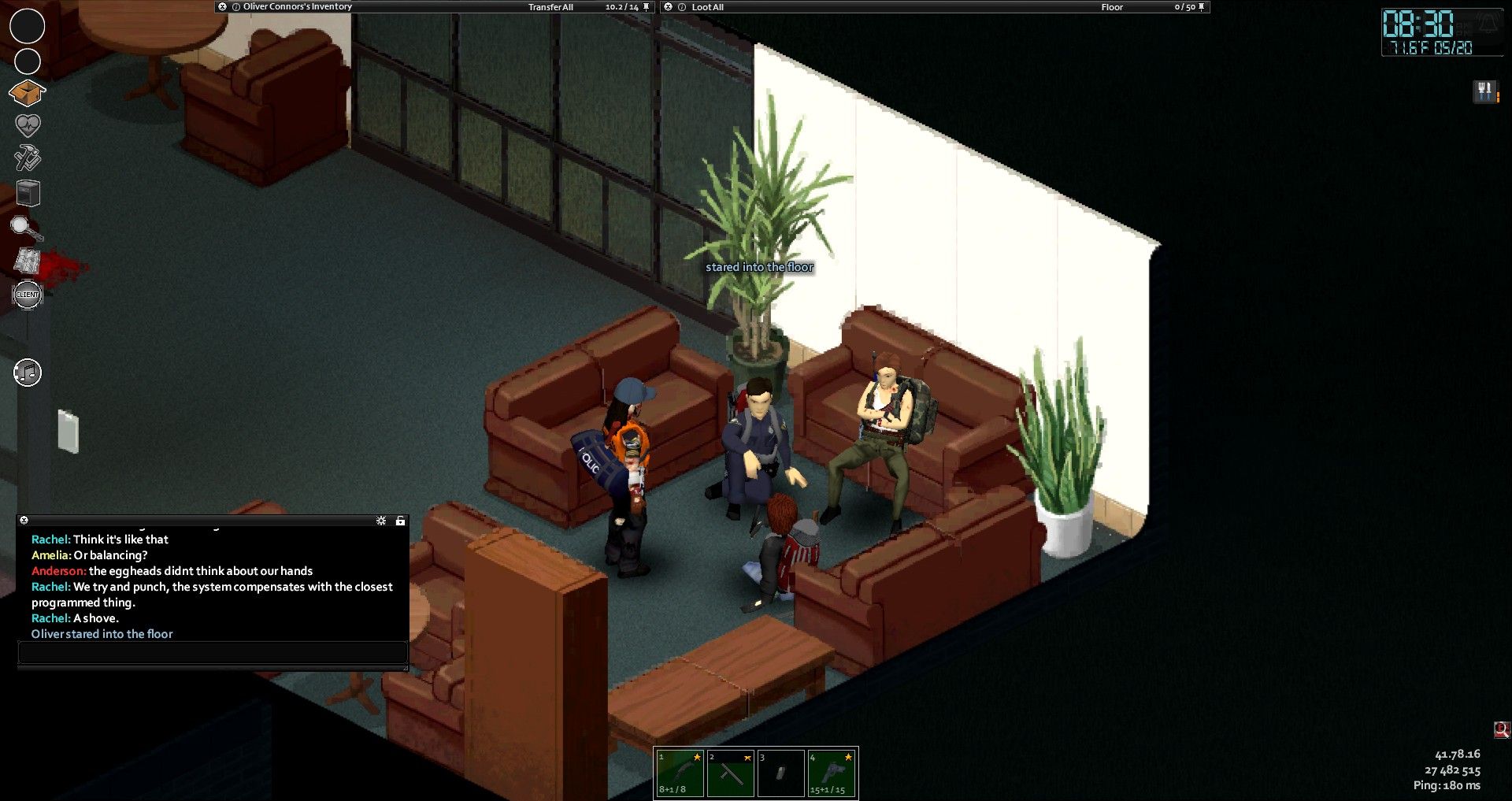This screenshot has height=801, width=1512.
Task: Open the health heart panel
Action: pos(28,125)
